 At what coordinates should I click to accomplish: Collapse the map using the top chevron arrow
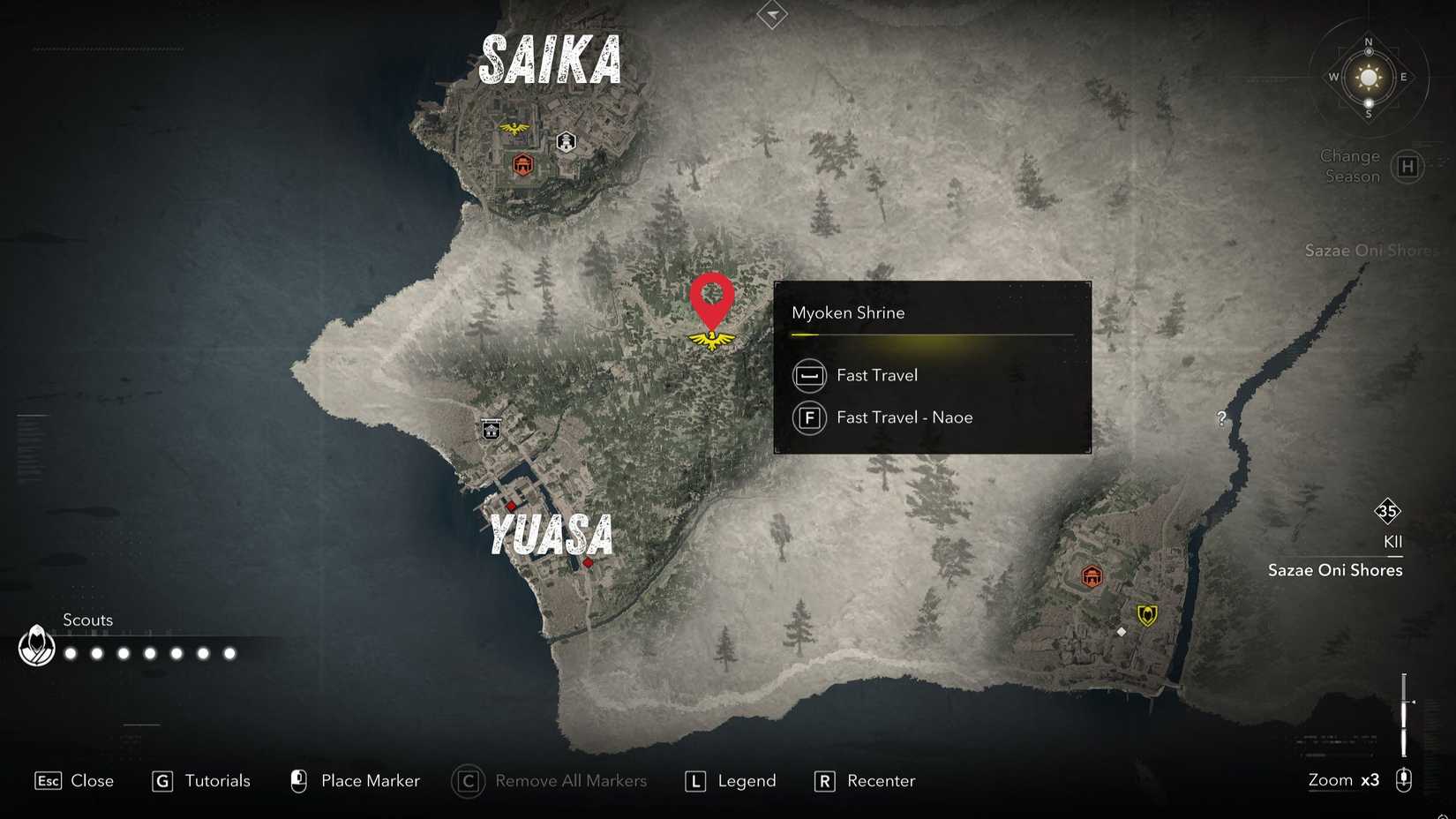tap(771, 14)
